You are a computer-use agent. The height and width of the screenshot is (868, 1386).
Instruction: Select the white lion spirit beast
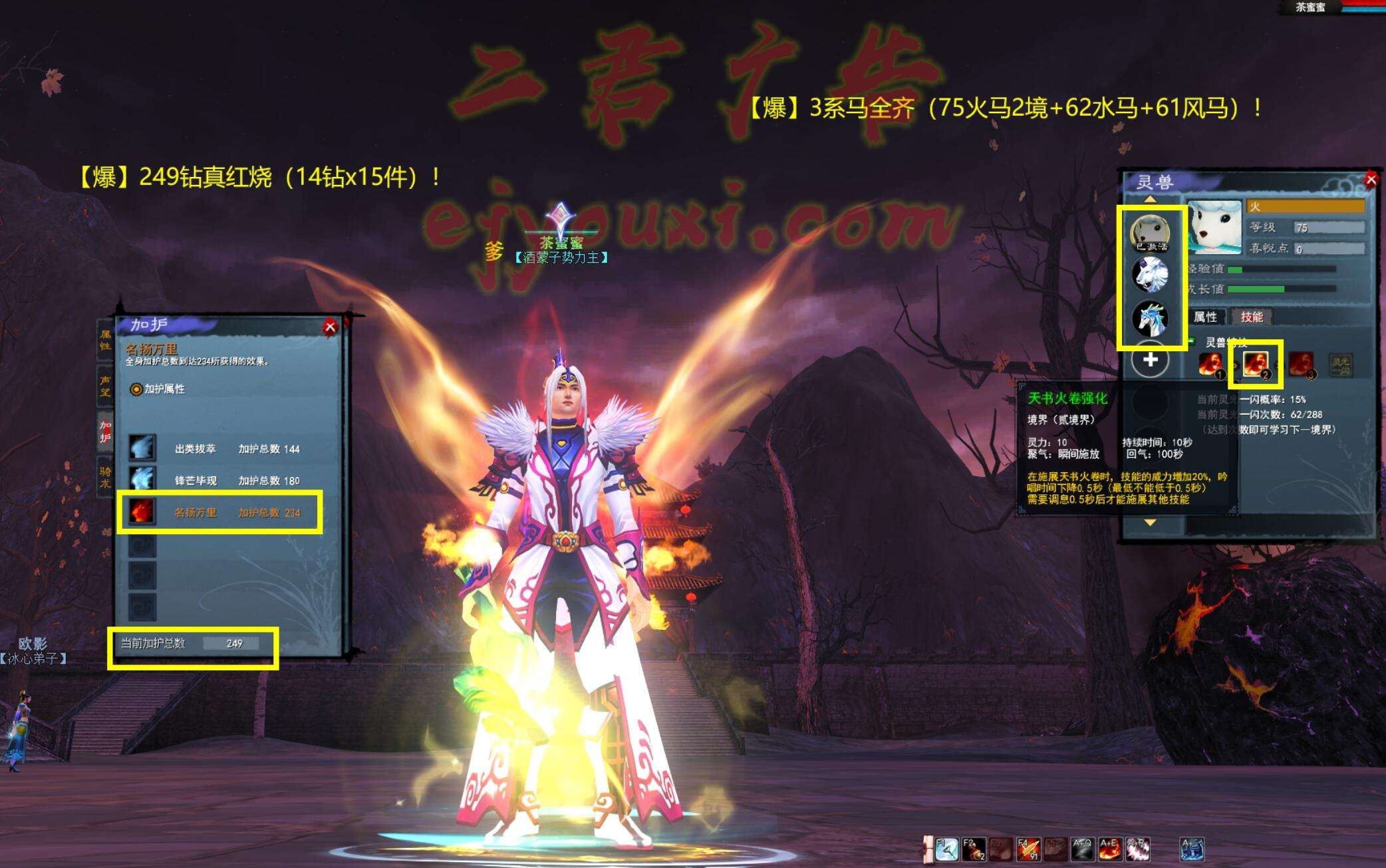coord(1150,274)
